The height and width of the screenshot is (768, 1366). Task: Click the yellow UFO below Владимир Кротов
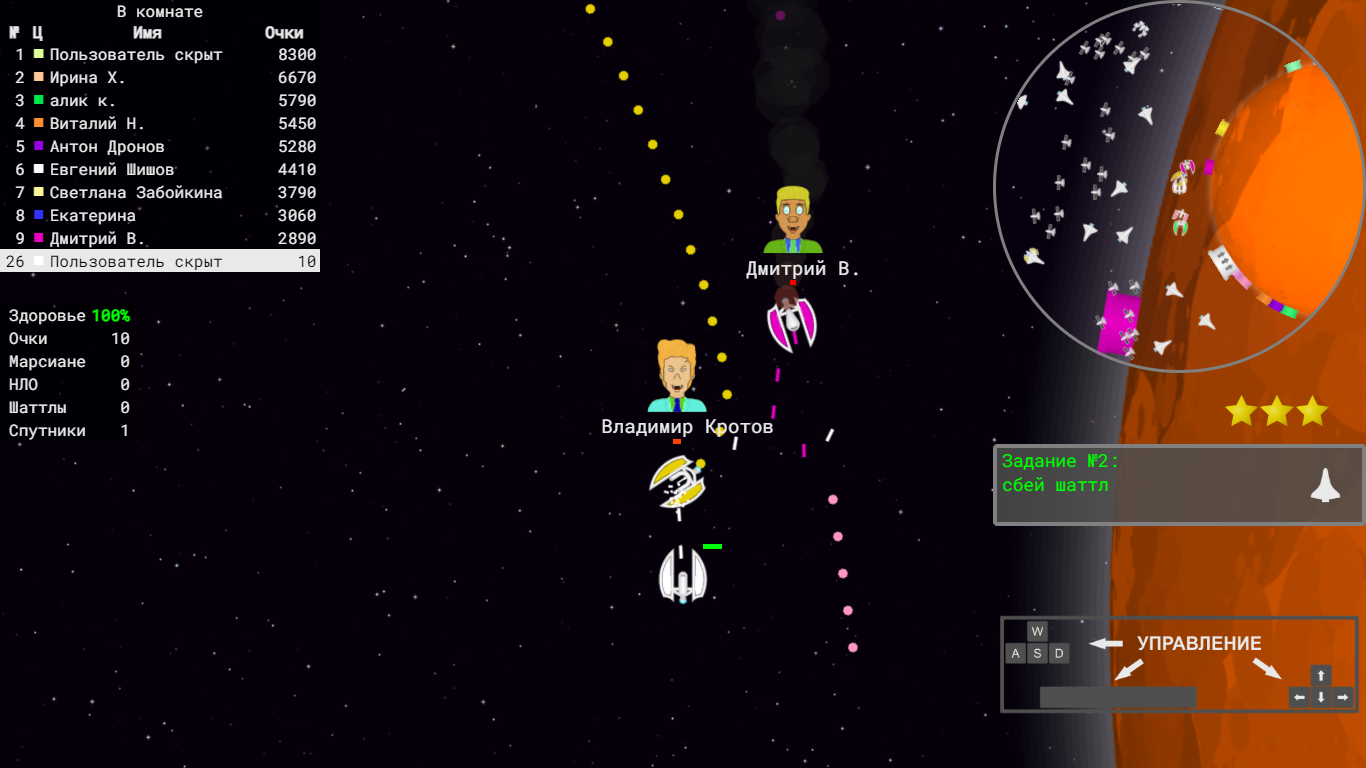click(679, 483)
